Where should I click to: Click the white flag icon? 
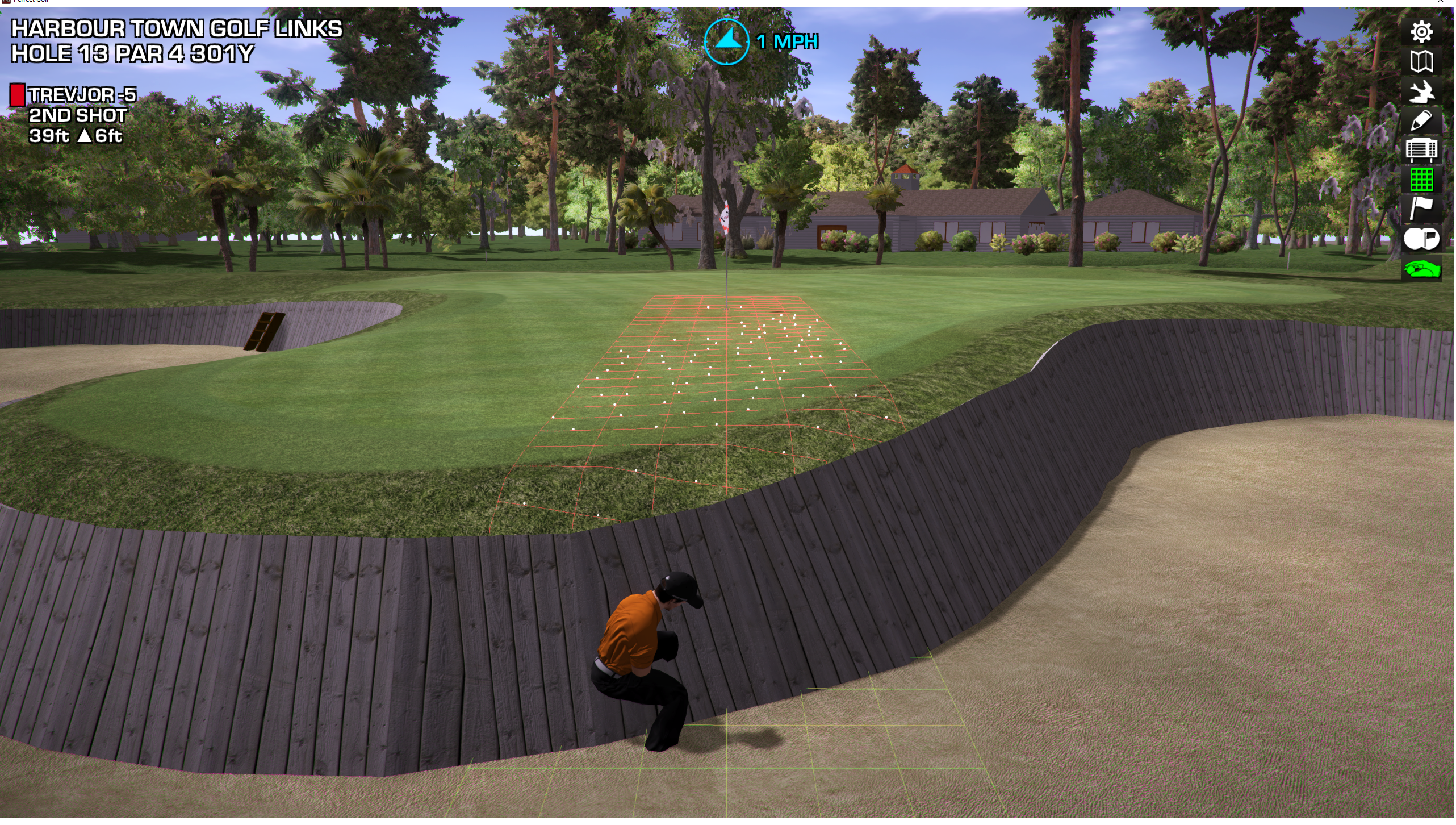pos(1423,209)
